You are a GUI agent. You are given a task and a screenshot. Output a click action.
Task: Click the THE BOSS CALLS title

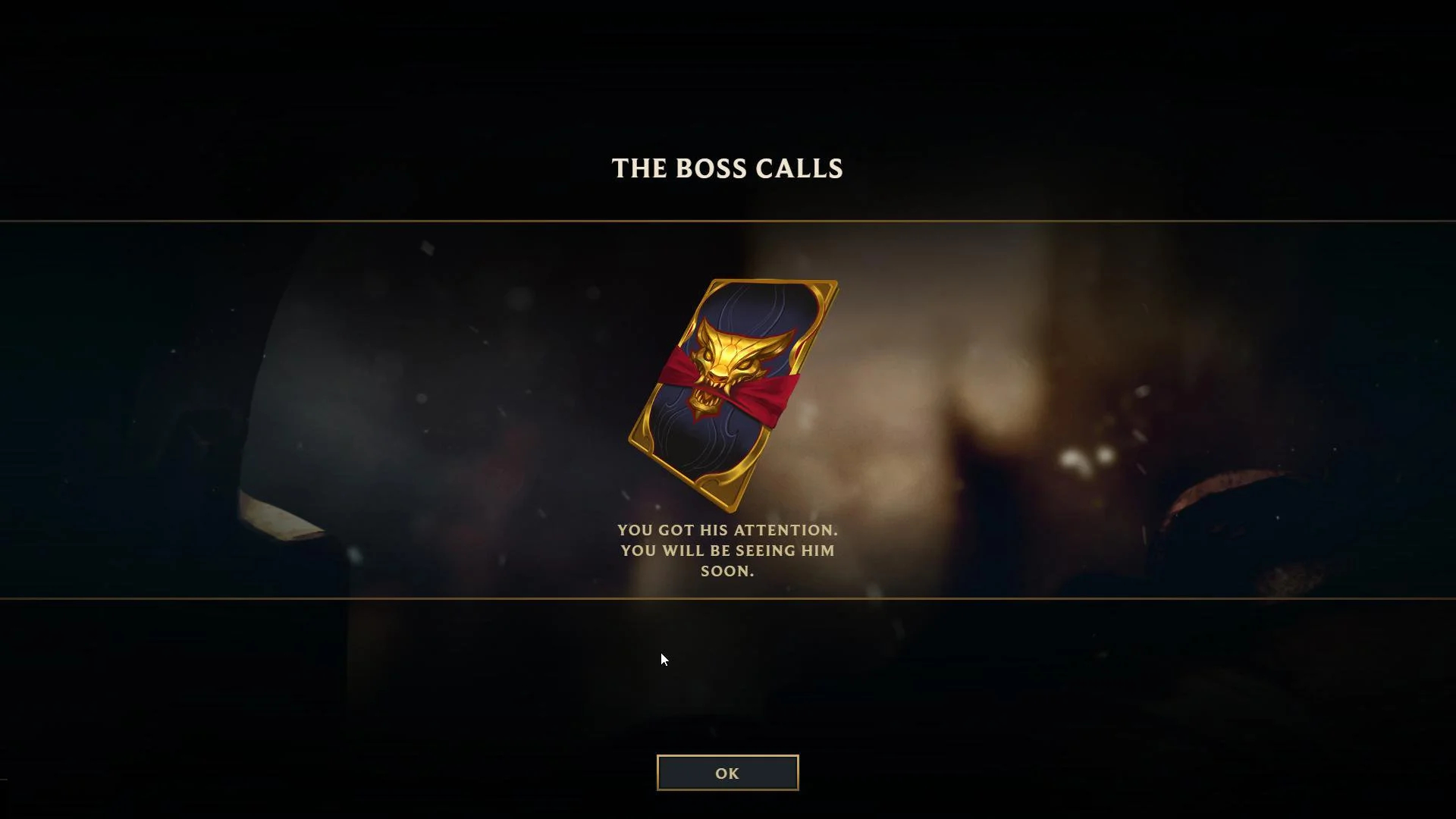727,169
